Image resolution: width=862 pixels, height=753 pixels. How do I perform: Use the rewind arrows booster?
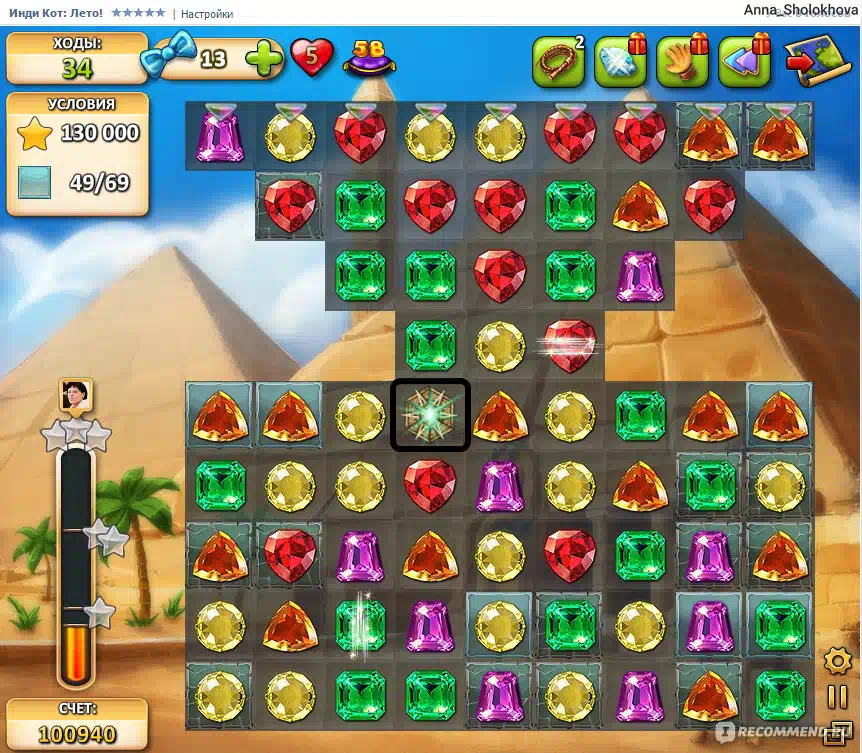pyautogui.click(x=744, y=61)
